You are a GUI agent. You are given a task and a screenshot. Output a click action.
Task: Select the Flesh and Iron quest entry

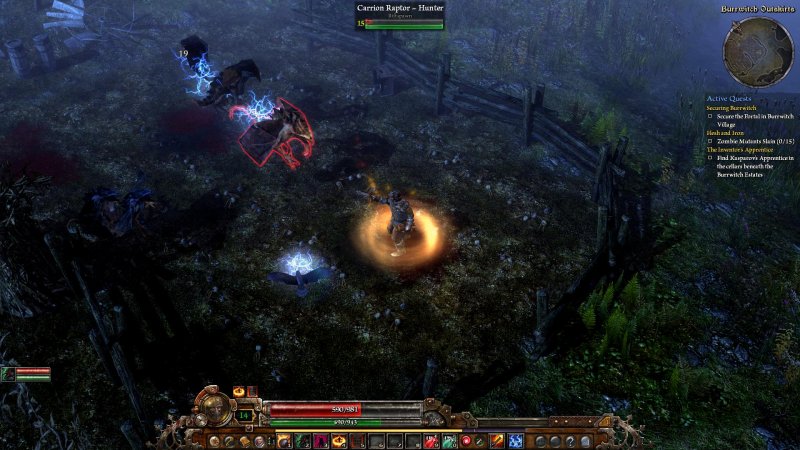[726, 133]
